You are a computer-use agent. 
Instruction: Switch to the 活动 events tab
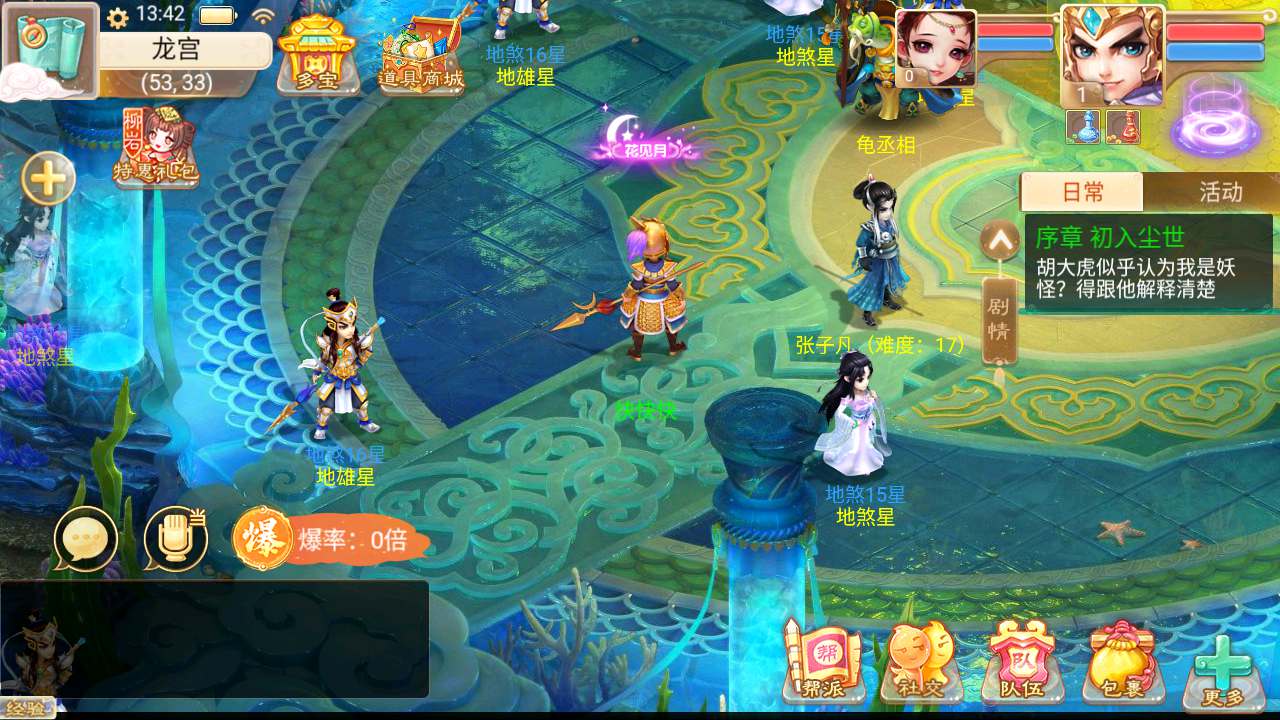[x=1220, y=192]
